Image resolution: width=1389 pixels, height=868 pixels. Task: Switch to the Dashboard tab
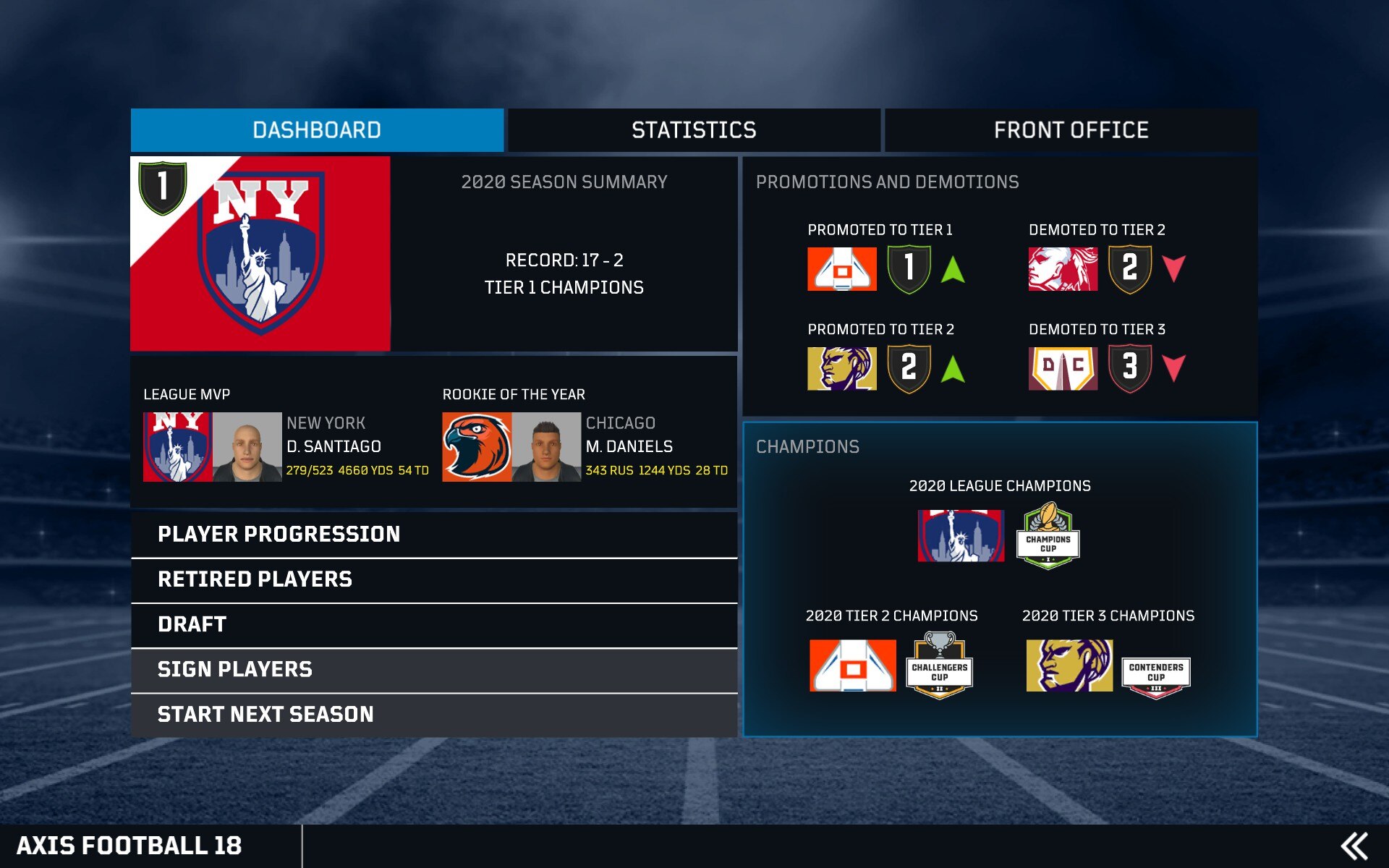[317, 130]
